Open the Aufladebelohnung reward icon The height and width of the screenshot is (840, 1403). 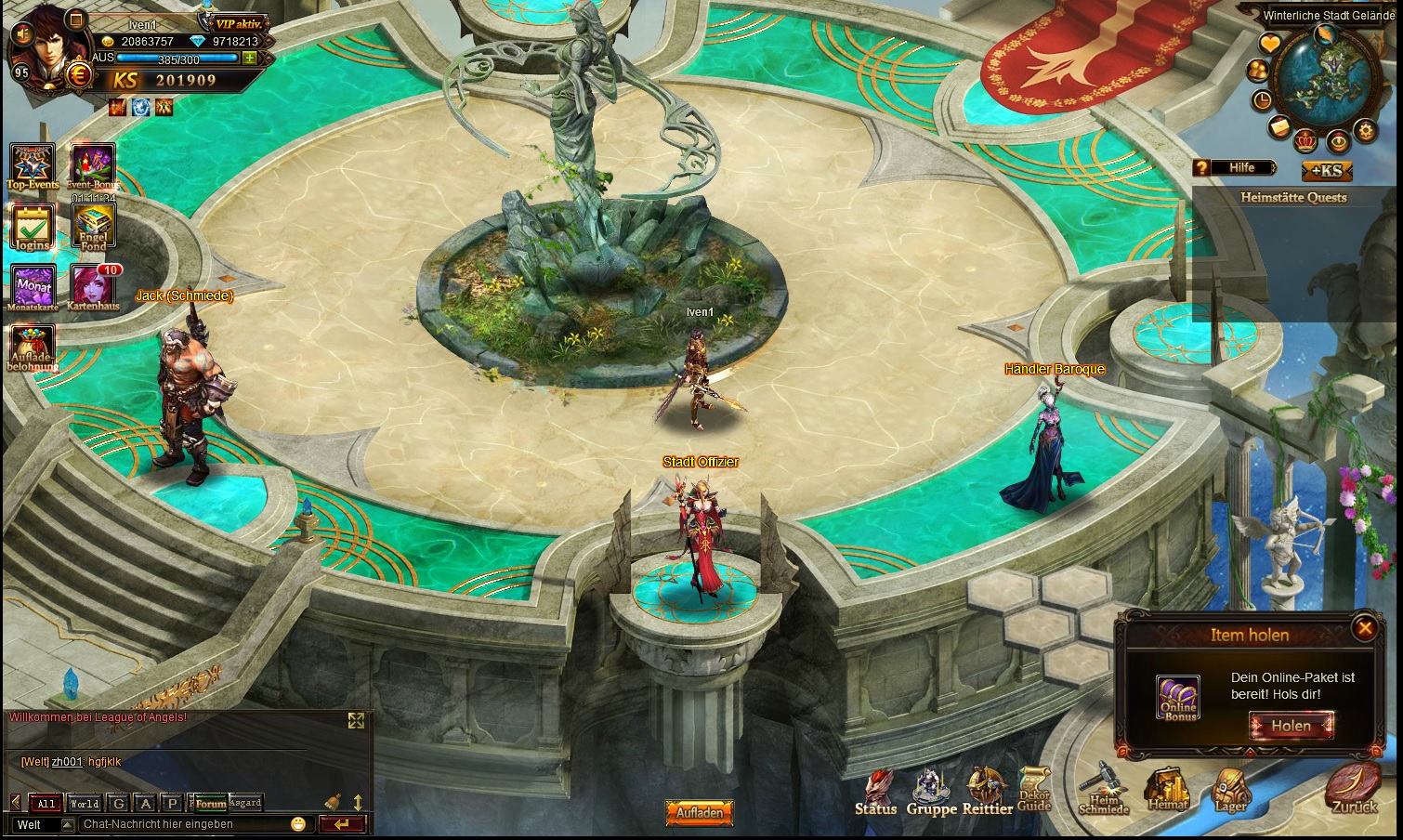click(x=33, y=347)
